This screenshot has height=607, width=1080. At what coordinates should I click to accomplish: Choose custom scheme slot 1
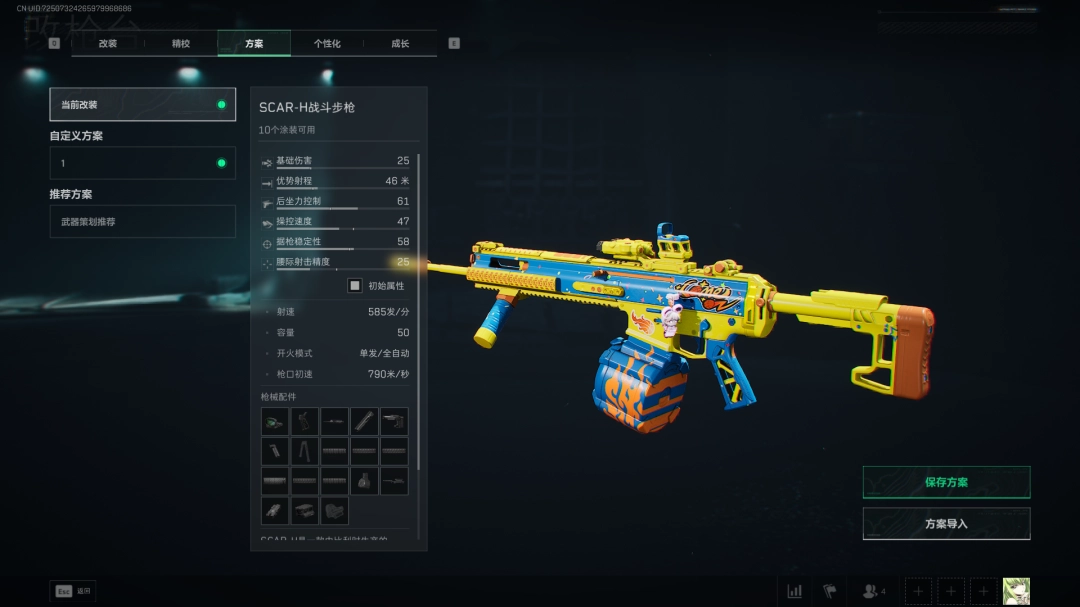pos(143,163)
